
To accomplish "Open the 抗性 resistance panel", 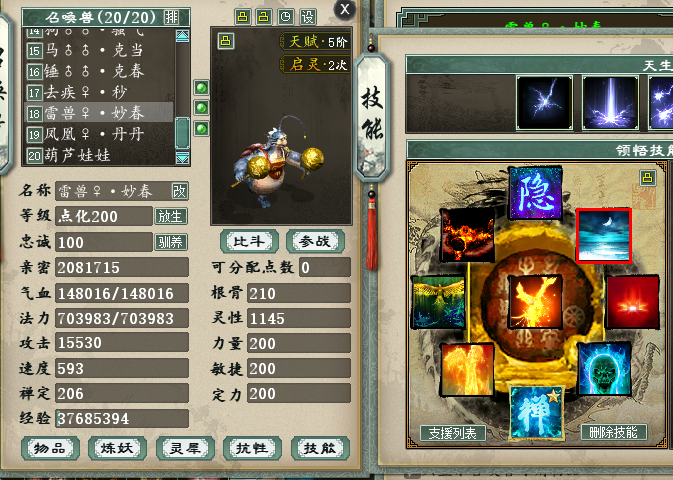I will pyautogui.click(x=252, y=449).
